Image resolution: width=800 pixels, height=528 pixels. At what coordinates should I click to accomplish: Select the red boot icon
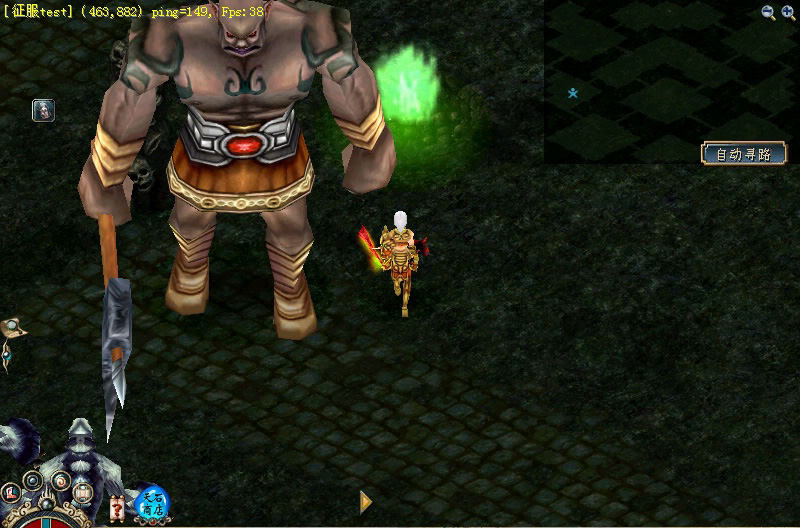[12, 493]
